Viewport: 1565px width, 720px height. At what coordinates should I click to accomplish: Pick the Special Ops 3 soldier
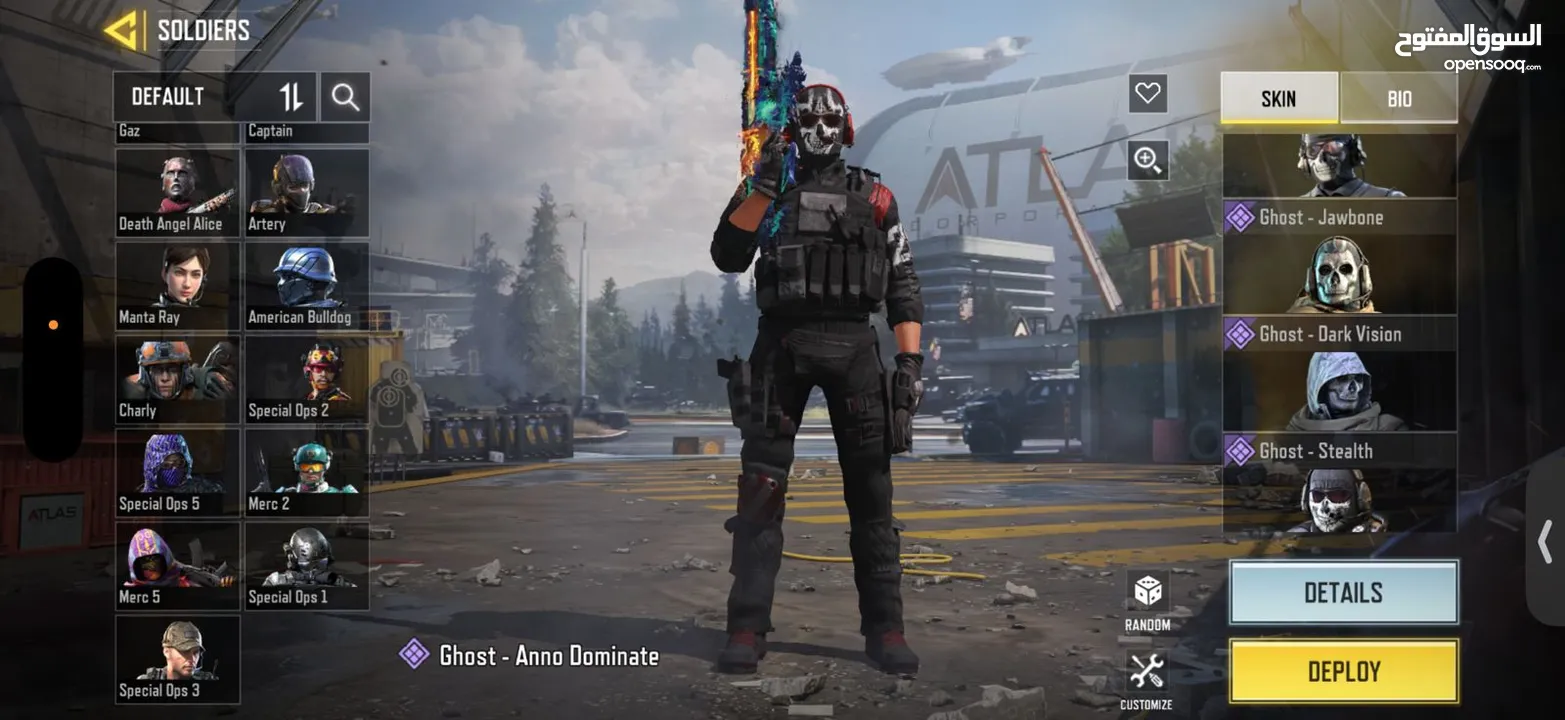(177, 659)
